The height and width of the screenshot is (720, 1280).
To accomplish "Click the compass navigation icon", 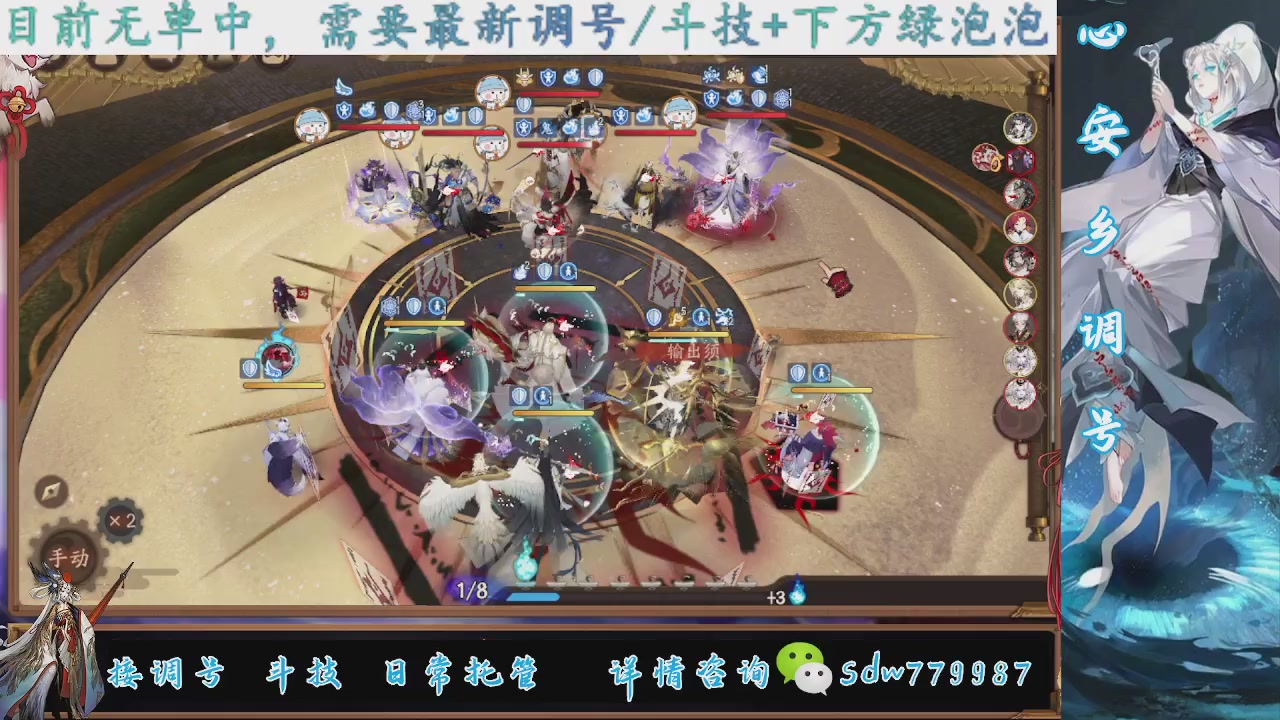I will point(50,493).
